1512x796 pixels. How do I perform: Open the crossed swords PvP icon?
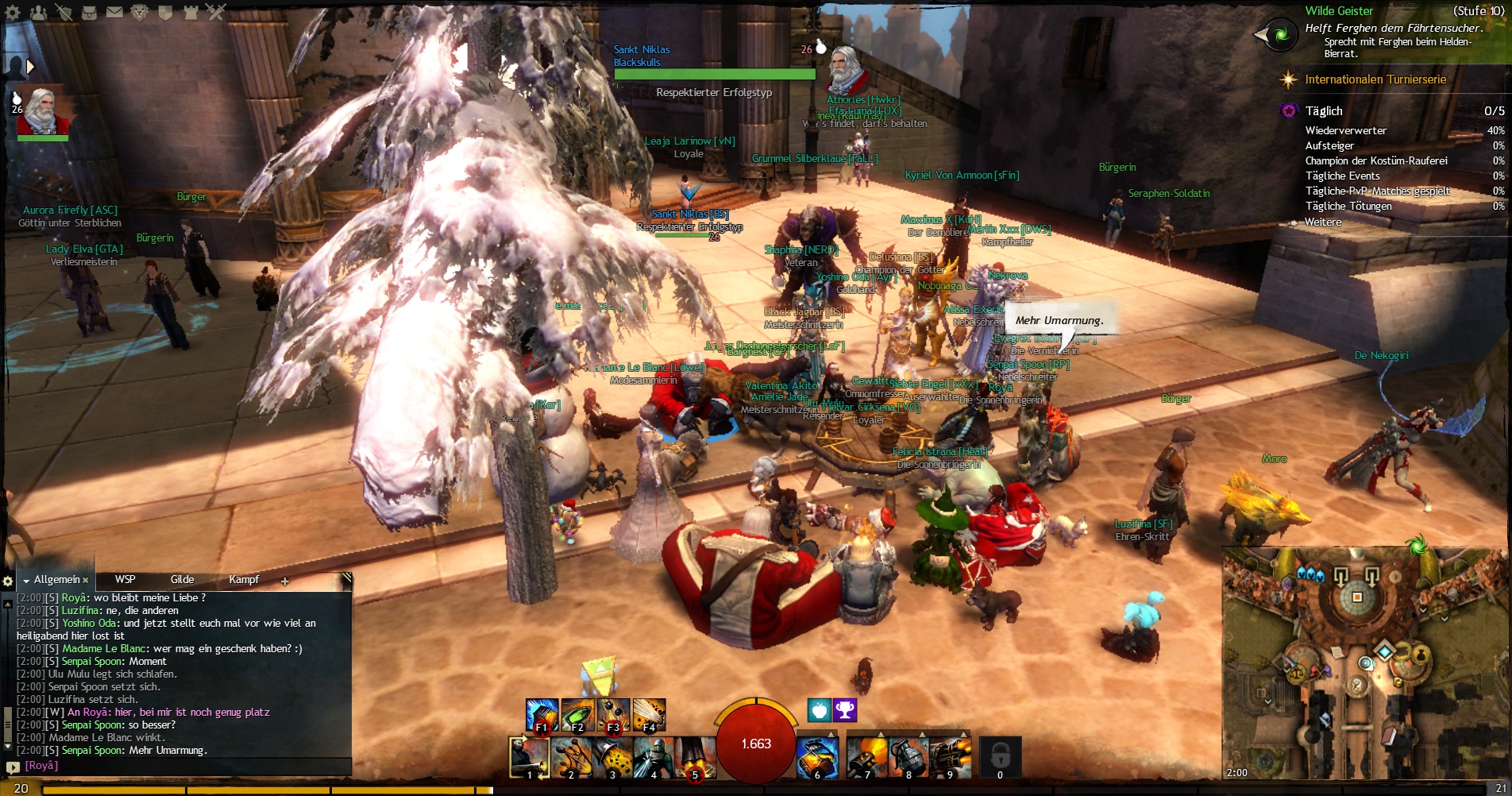[216, 12]
